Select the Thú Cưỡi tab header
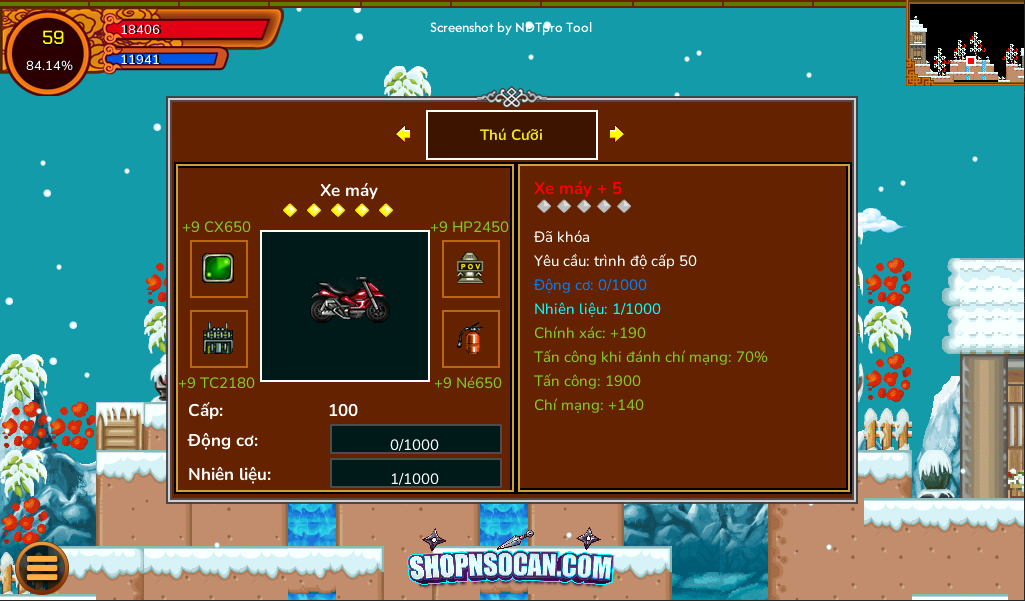 point(511,135)
